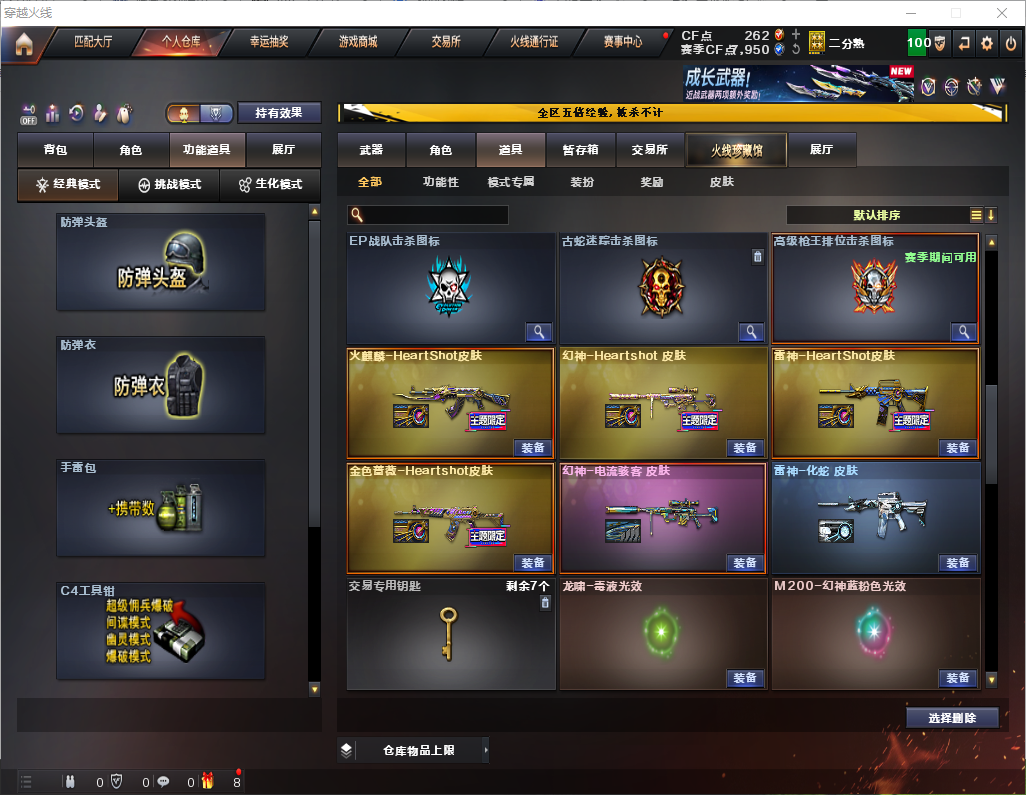This screenshot has width=1026, height=795.
Task: Open the 火线通行证 battle pass
Action: 534,42
